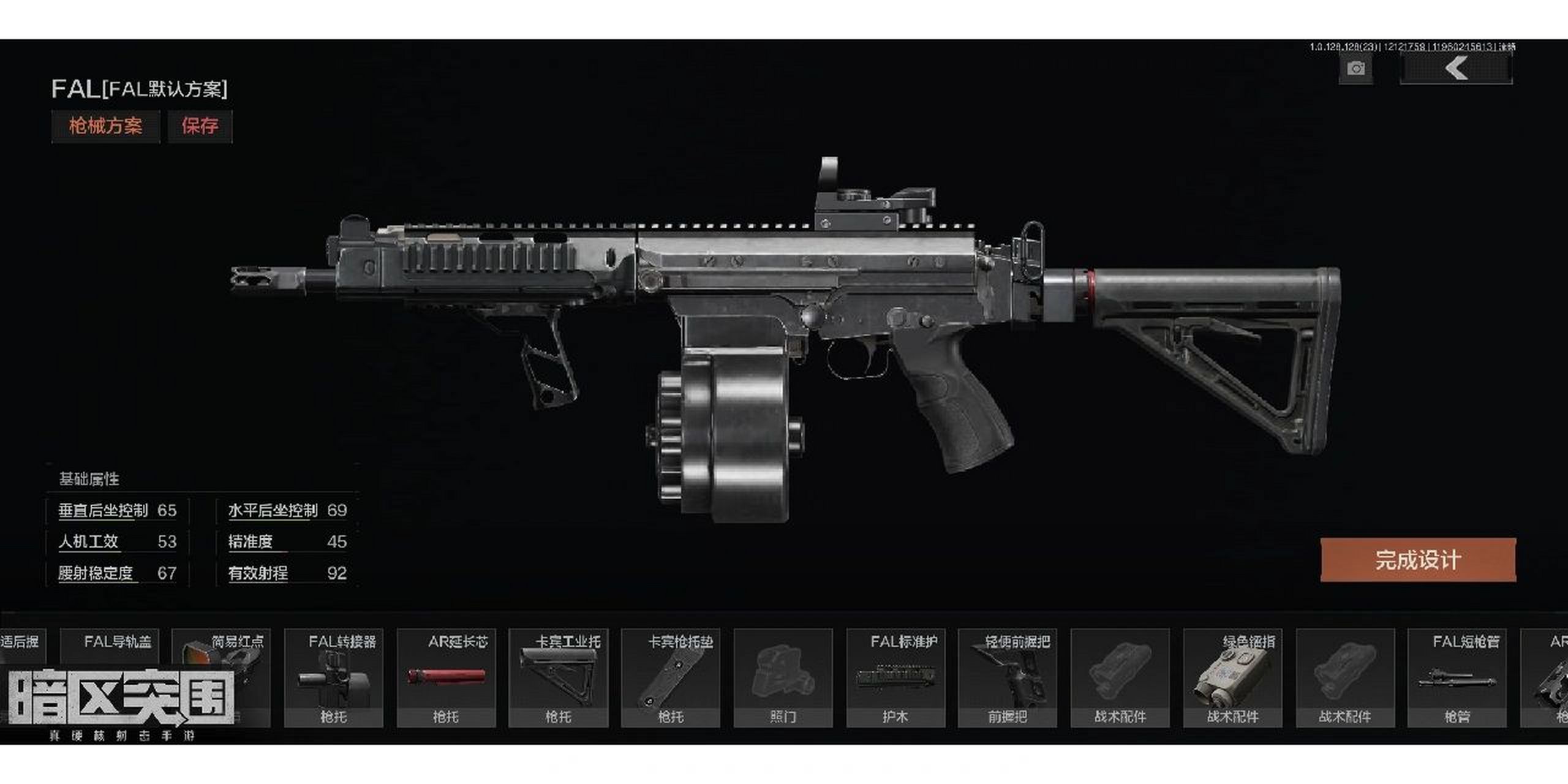Open the 枪械方案 weapon scheme menu
This screenshot has width=1568, height=784.
pos(105,126)
